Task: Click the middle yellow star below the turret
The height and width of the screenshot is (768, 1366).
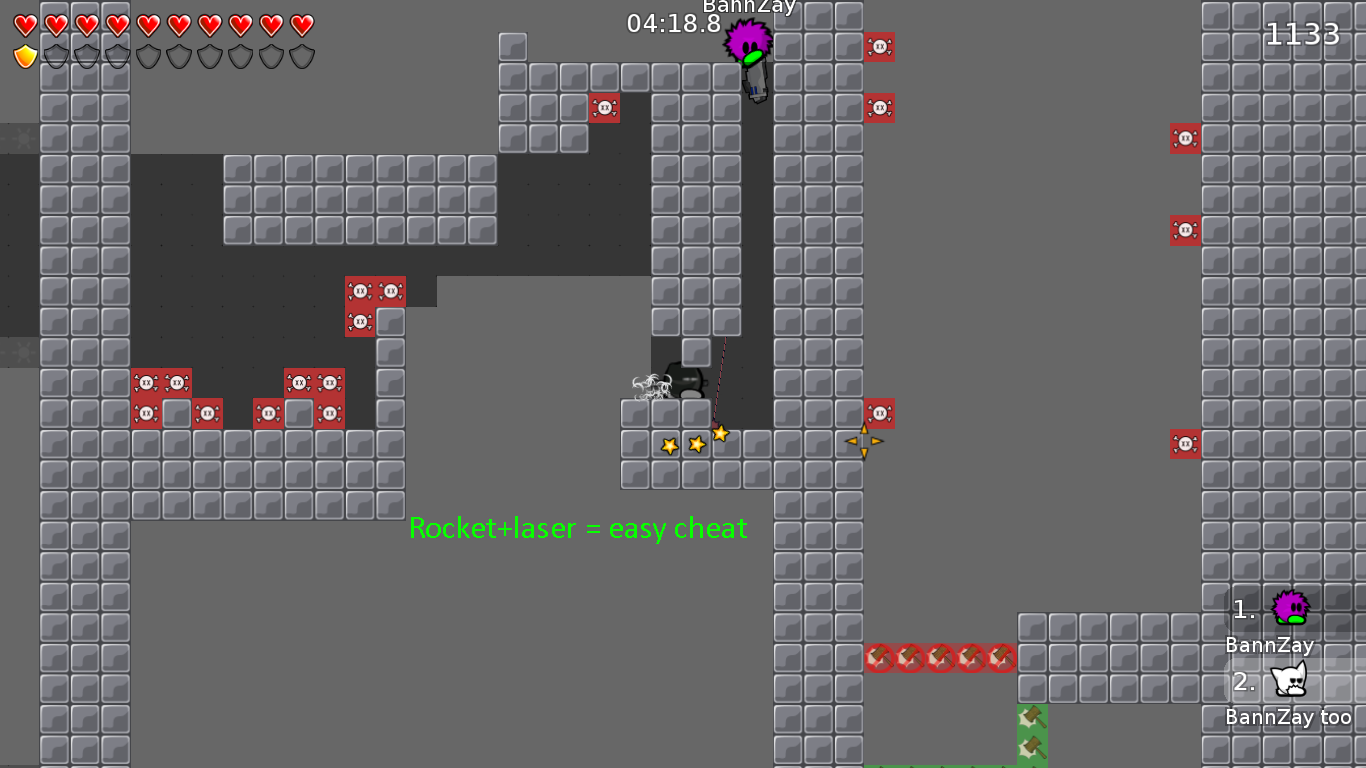Action: click(x=694, y=442)
